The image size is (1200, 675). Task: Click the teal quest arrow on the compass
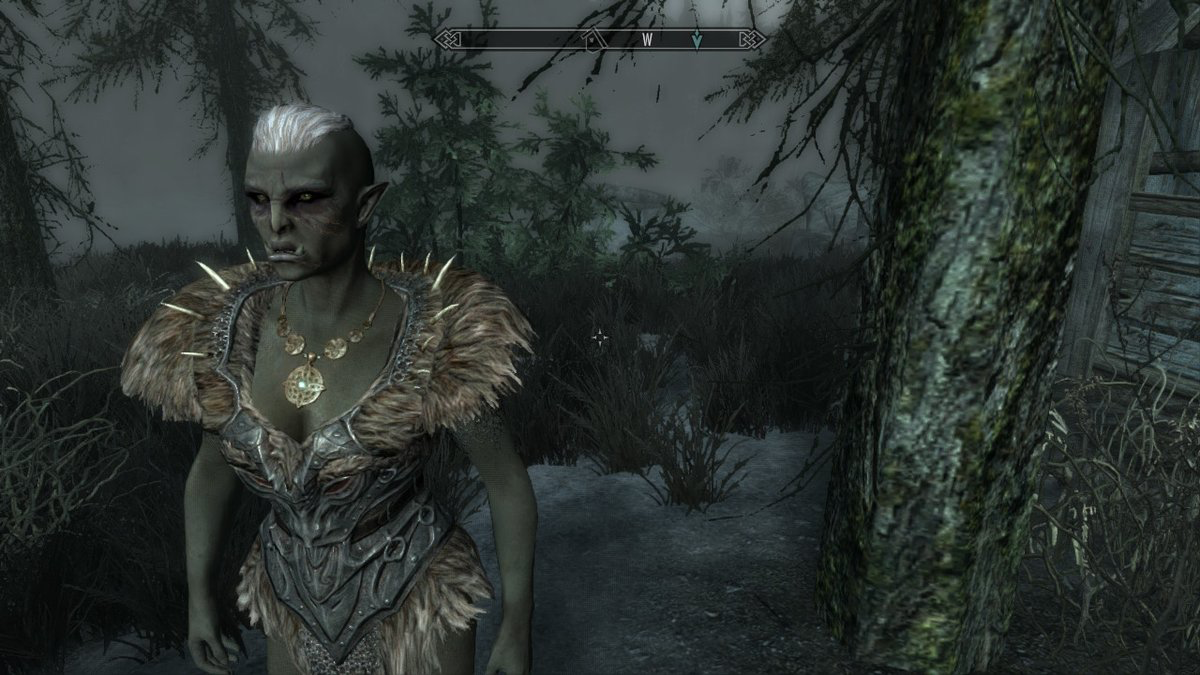pyautogui.click(x=697, y=40)
